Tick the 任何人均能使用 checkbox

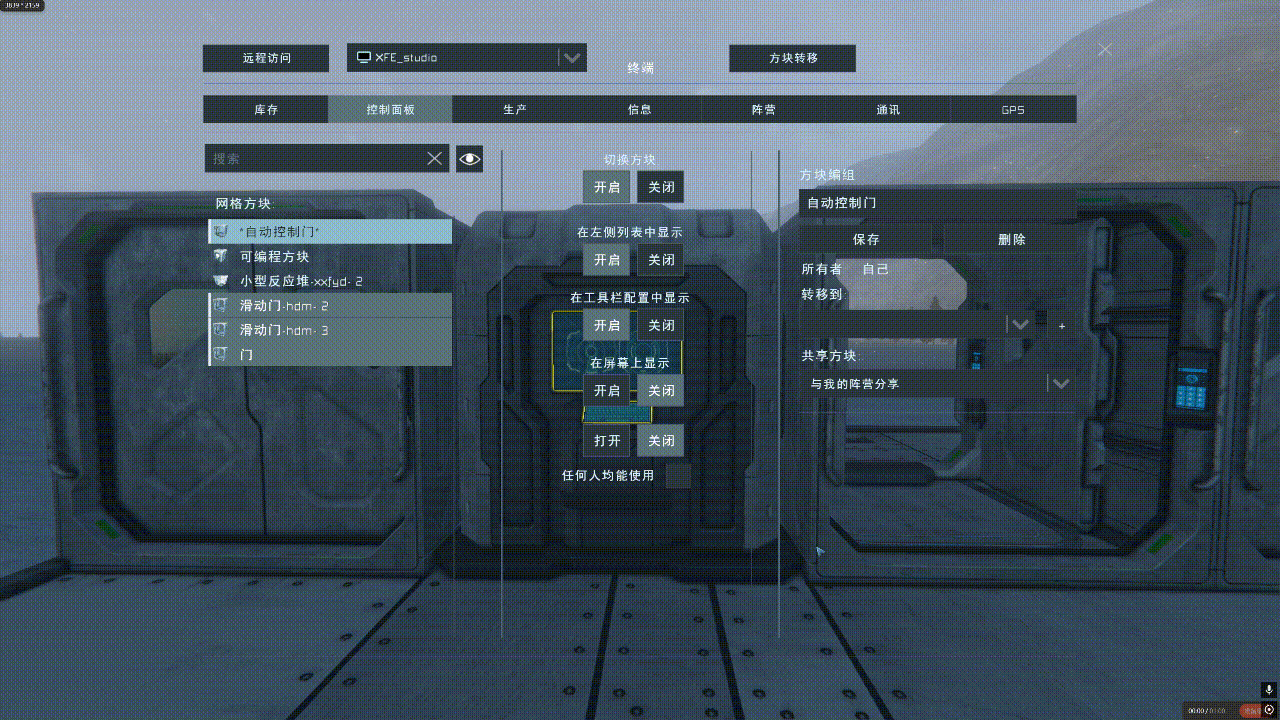click(678, 476)
